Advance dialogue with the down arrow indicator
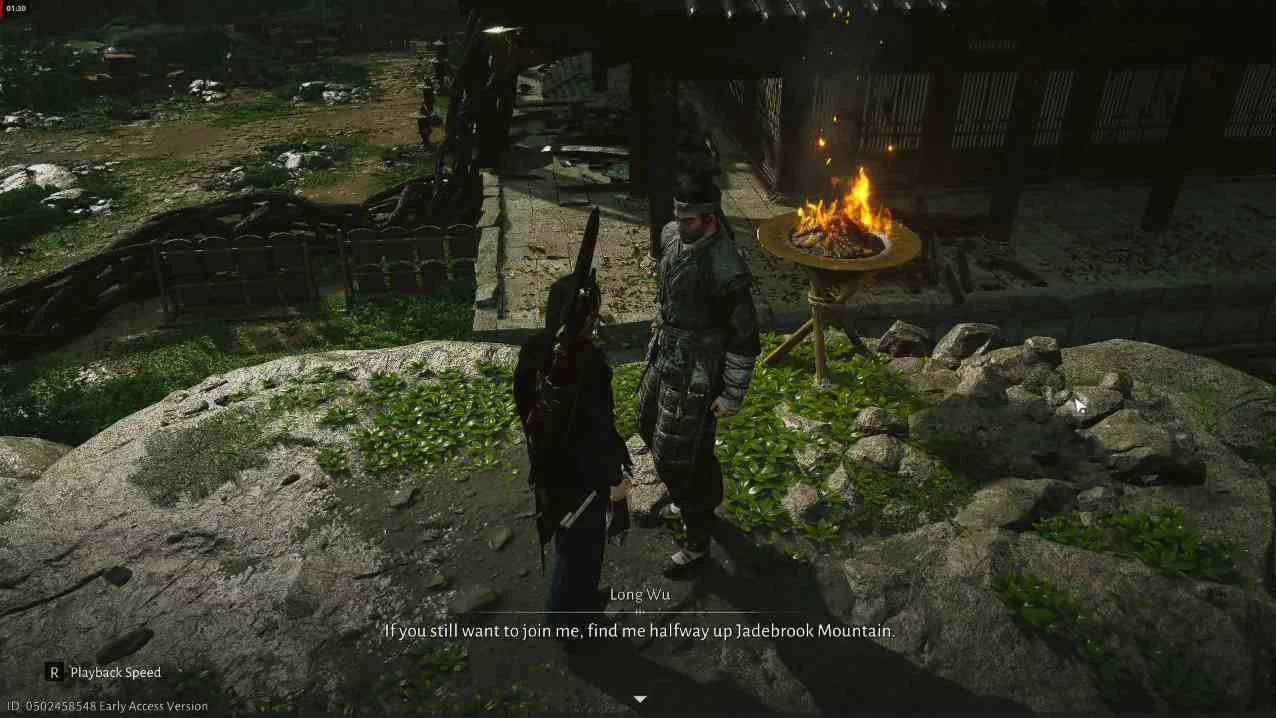1276x718 pixels. (640, 699)
